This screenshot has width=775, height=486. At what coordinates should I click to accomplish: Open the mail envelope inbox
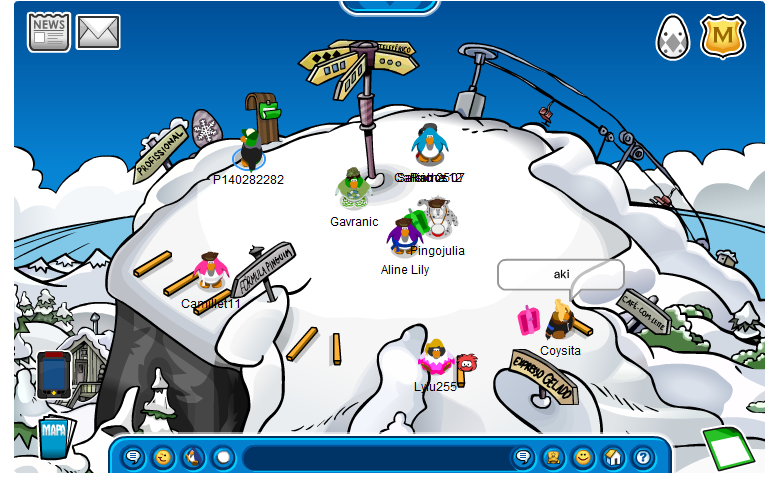98,32
